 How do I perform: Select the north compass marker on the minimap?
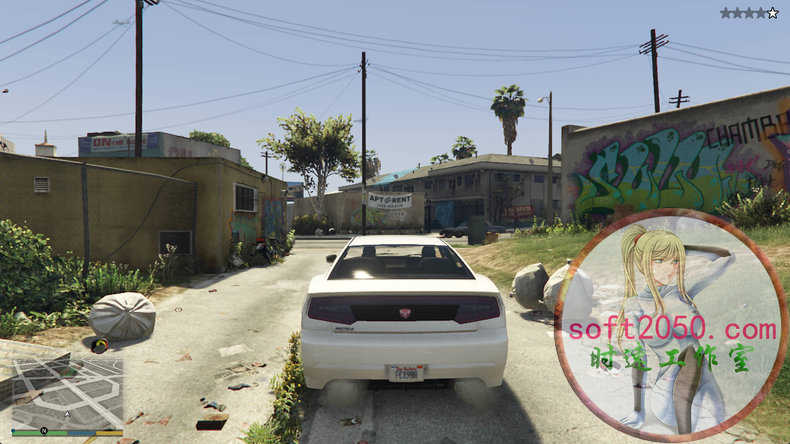click(x=44, y=431)
